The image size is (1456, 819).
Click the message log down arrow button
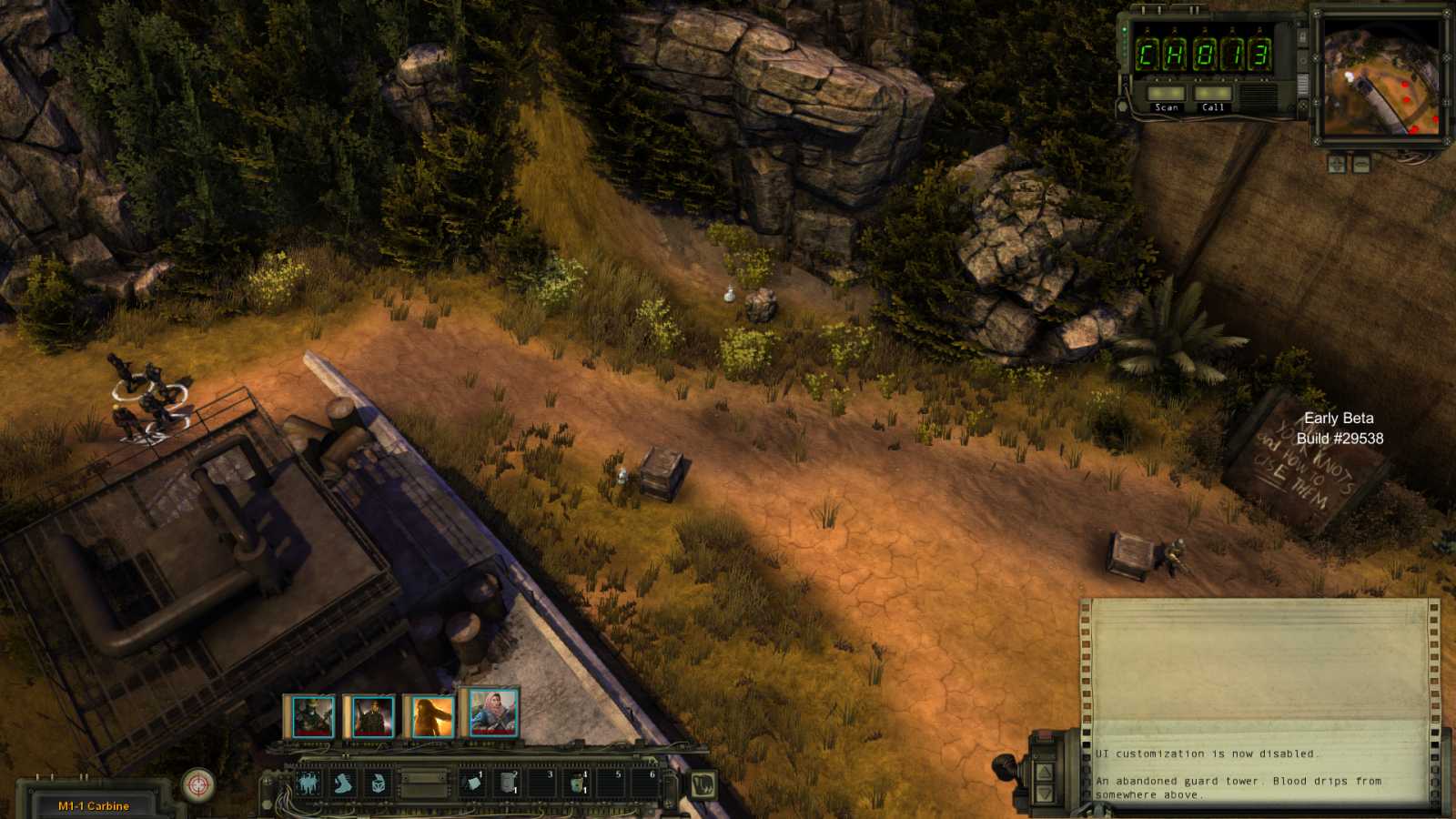(1045, 794)
